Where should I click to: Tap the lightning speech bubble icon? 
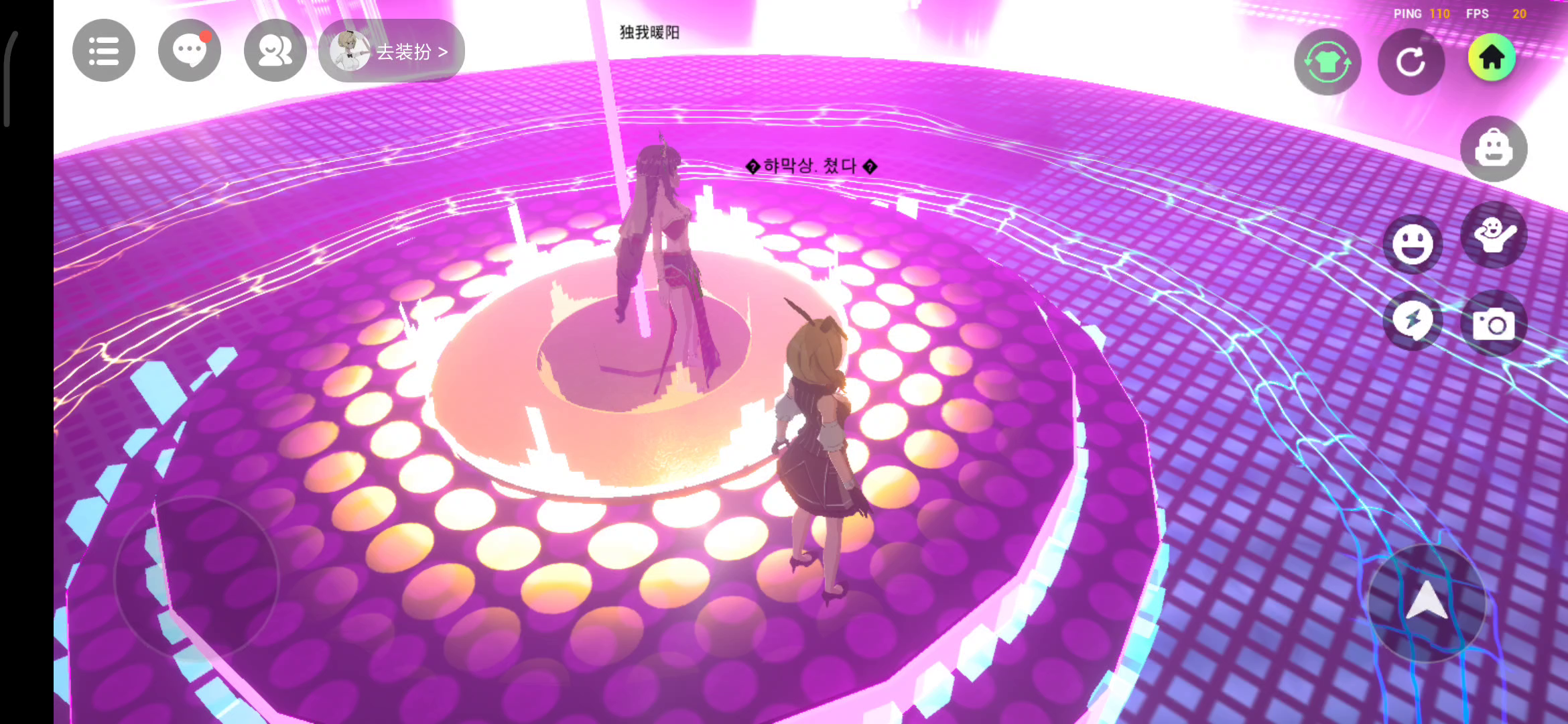coord(1413,320)
